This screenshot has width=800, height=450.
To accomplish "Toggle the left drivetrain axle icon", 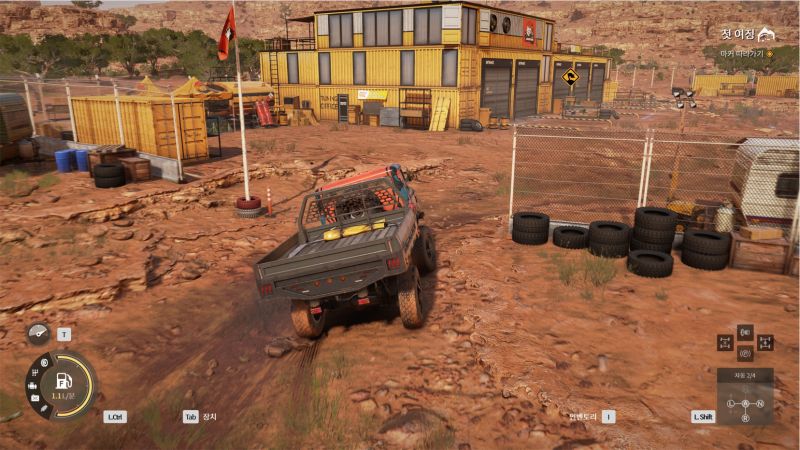I will (725, 342).
